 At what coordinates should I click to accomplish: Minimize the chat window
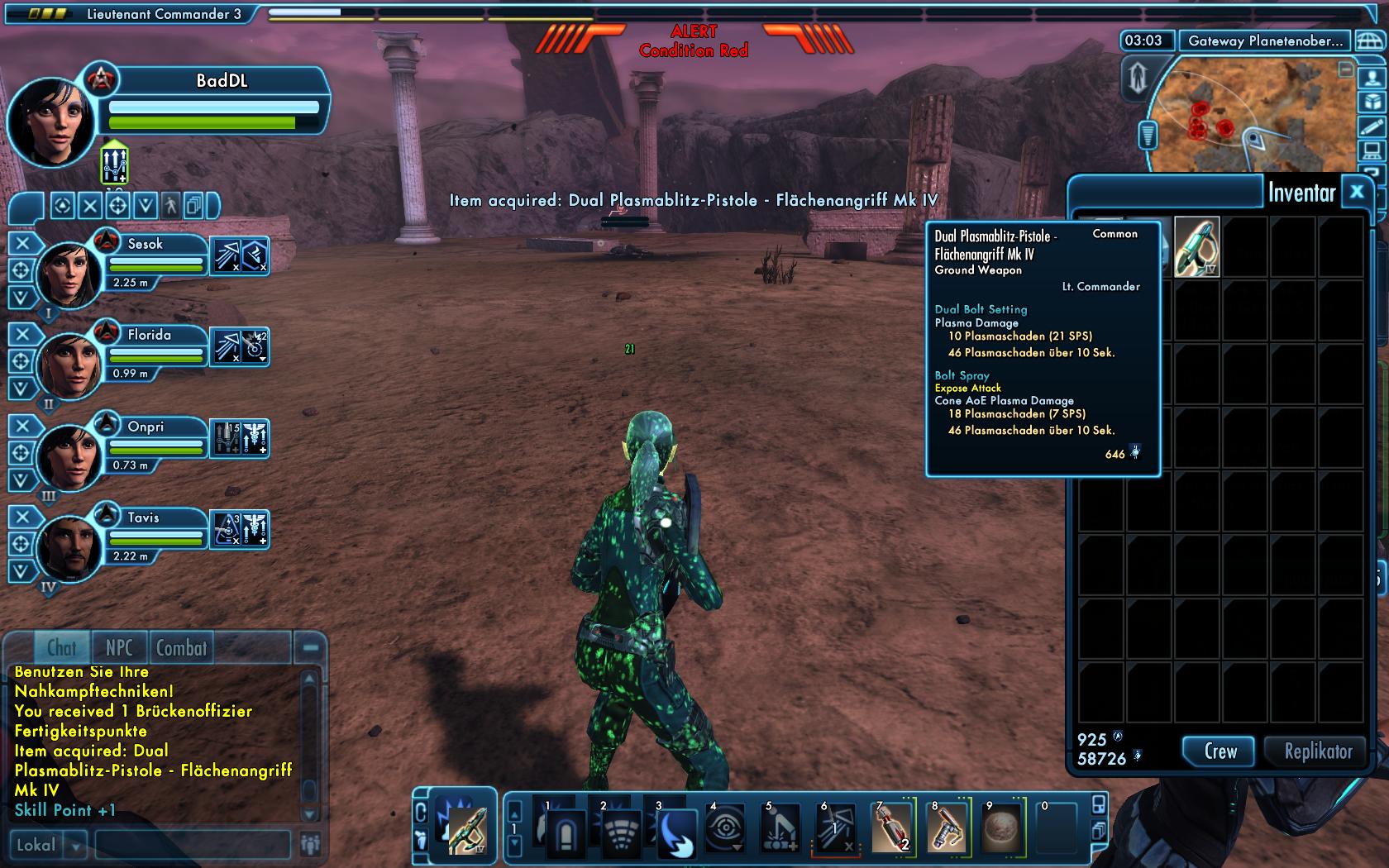[x=311, y=649]
